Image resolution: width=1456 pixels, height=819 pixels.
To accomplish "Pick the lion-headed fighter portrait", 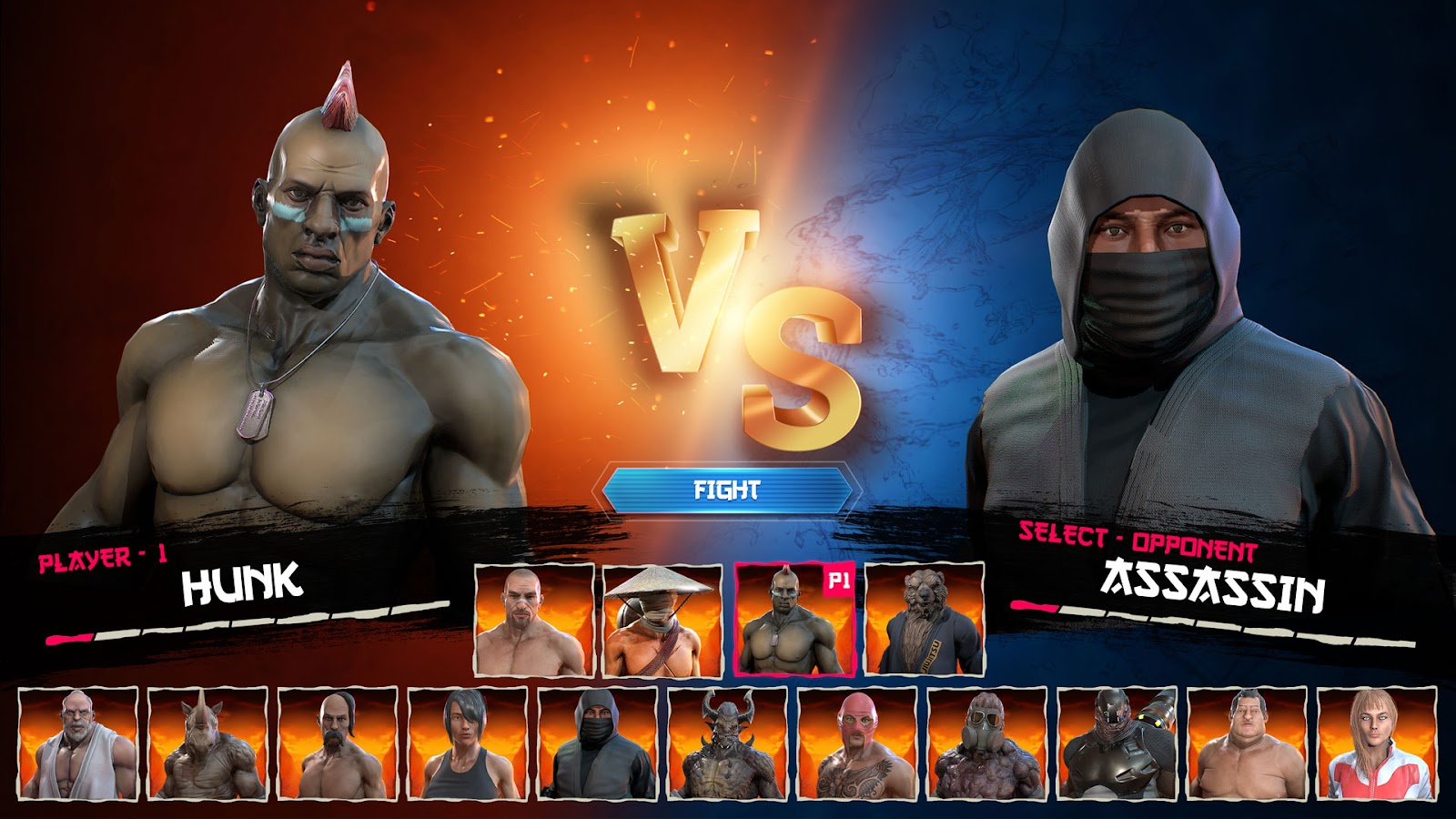I will pos(924,620).
